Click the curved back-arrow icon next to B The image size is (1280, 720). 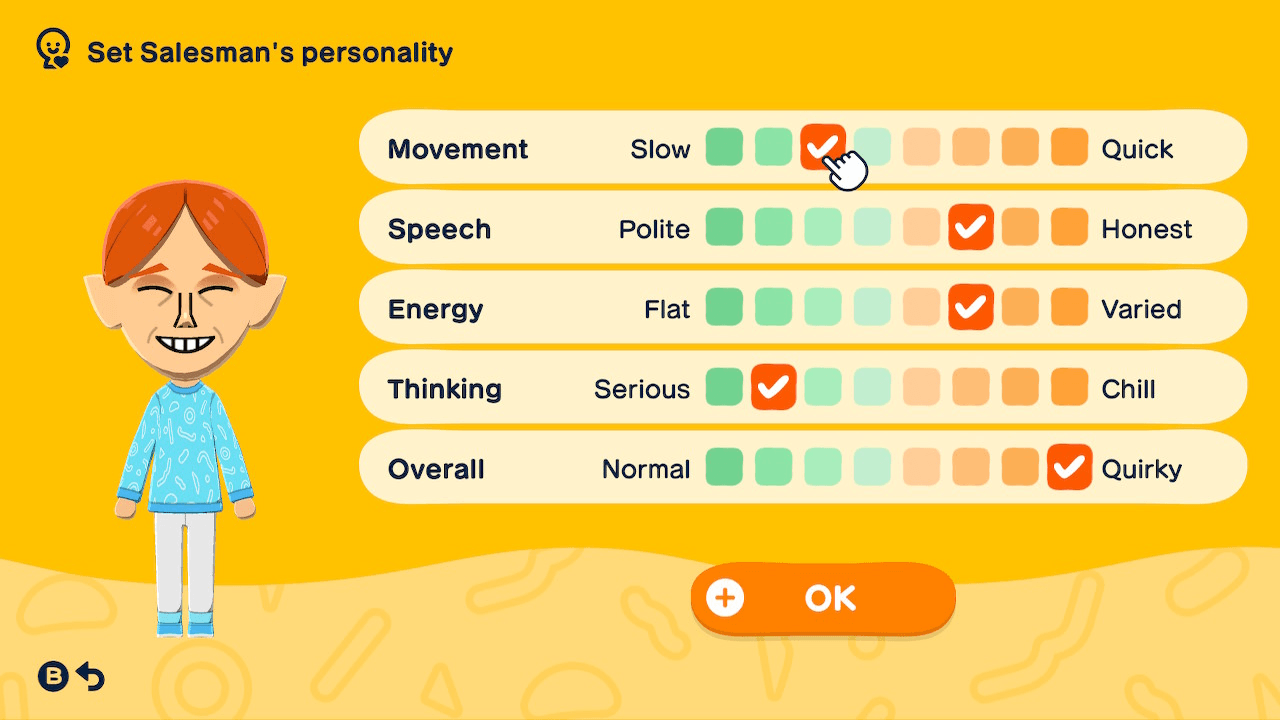click(x=92, y=676)
